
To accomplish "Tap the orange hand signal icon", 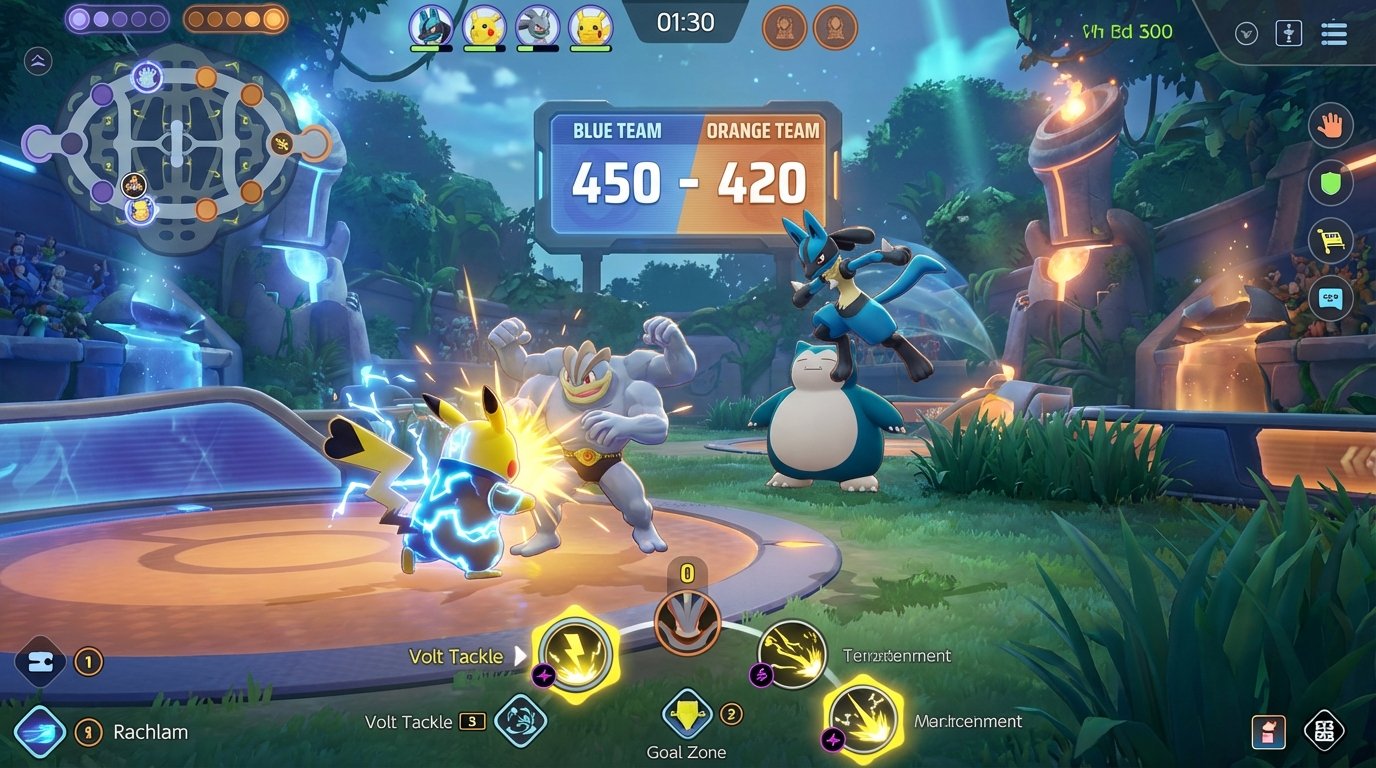I will pos(1331,125).
